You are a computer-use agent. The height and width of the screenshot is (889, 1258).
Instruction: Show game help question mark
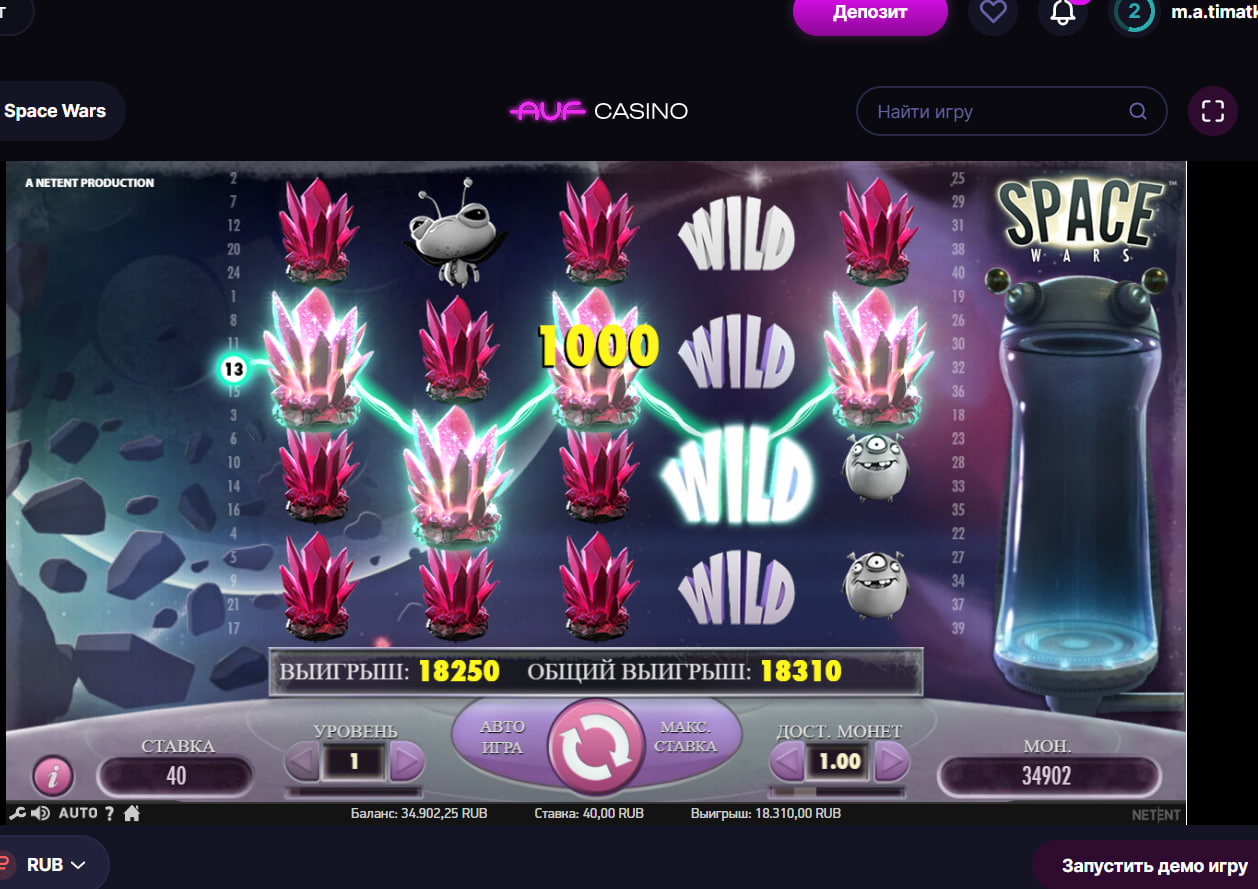109,814
